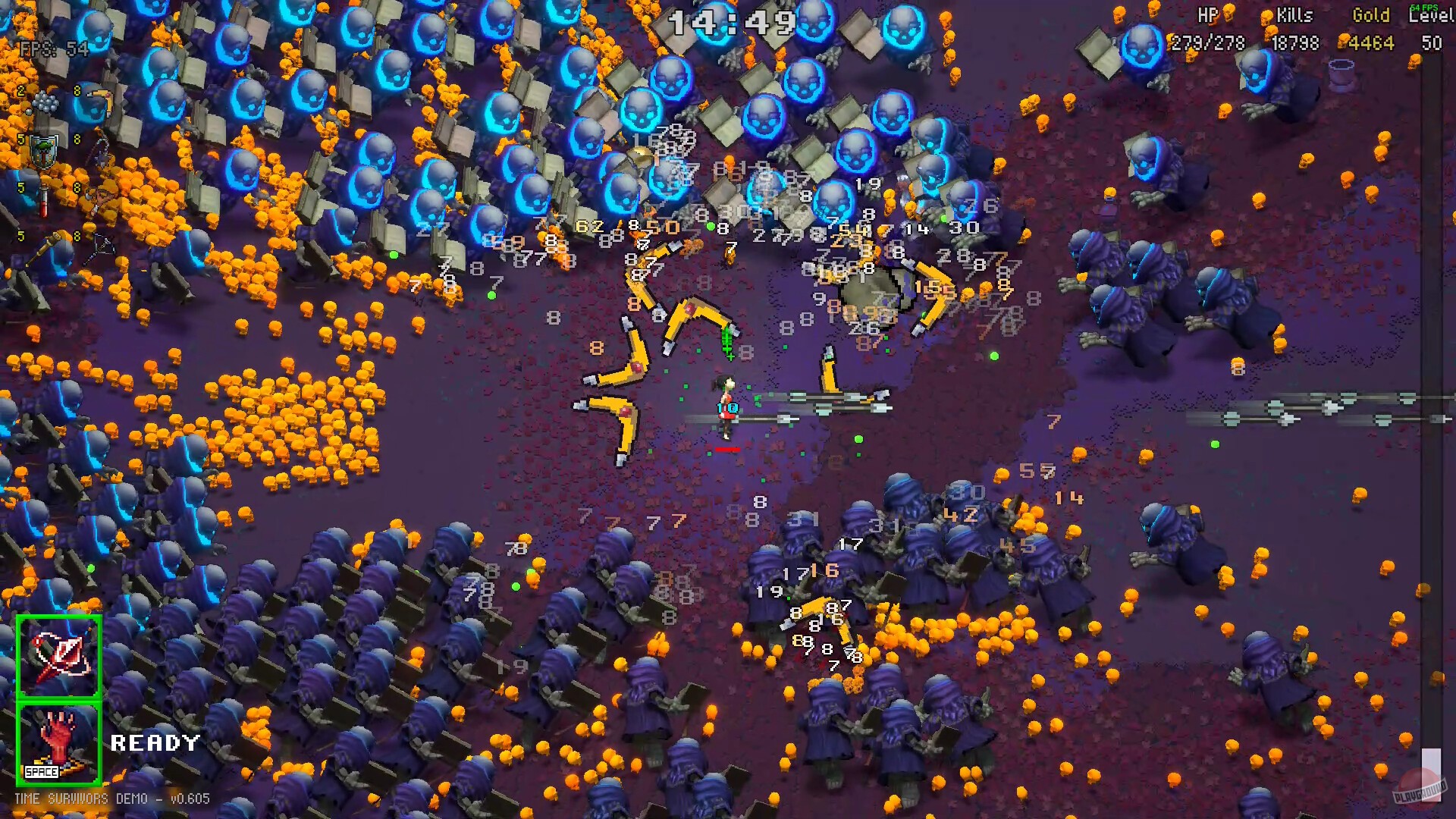Select the red potion vial icon
The width and height of the screenshot is (1456, 819).
click(x=44, y=199)
